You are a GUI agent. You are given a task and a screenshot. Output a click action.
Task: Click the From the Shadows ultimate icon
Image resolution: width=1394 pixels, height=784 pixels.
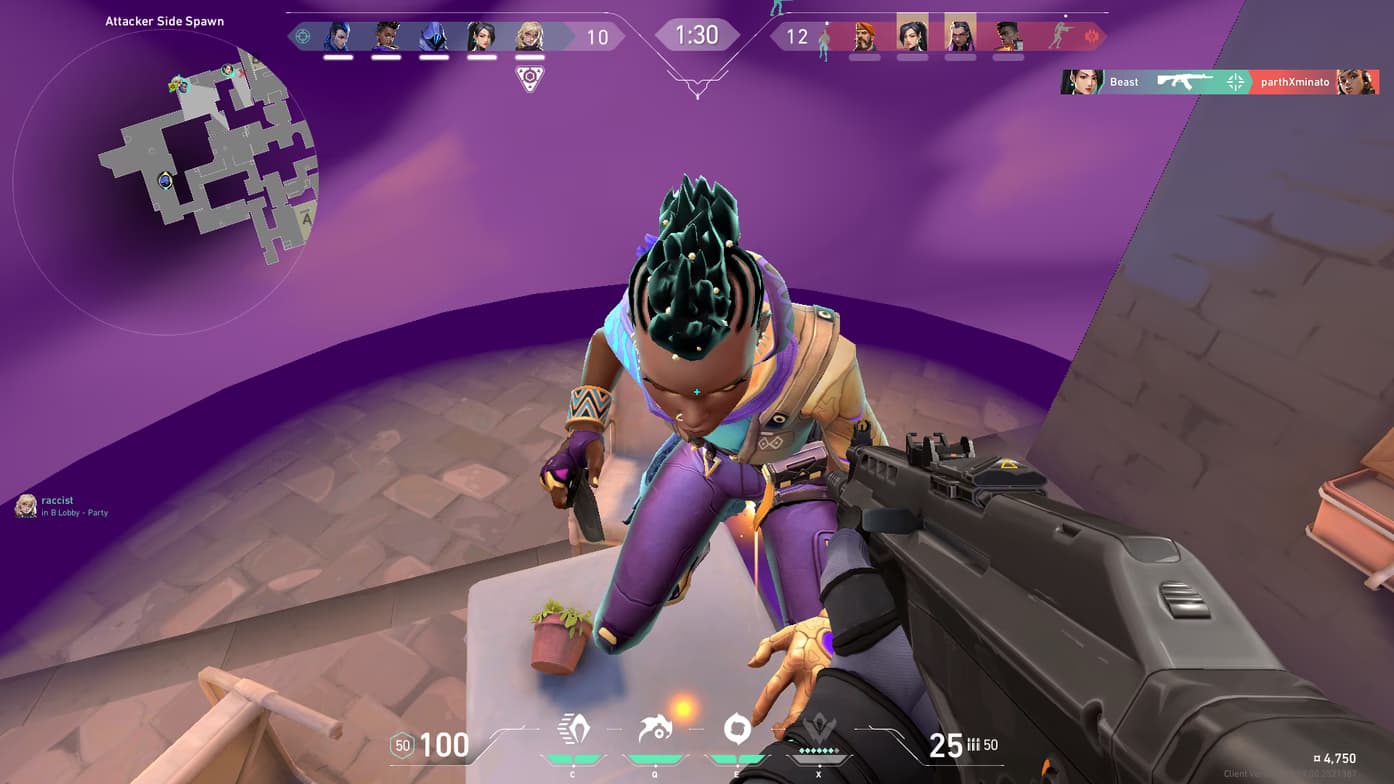click(818, 731)
